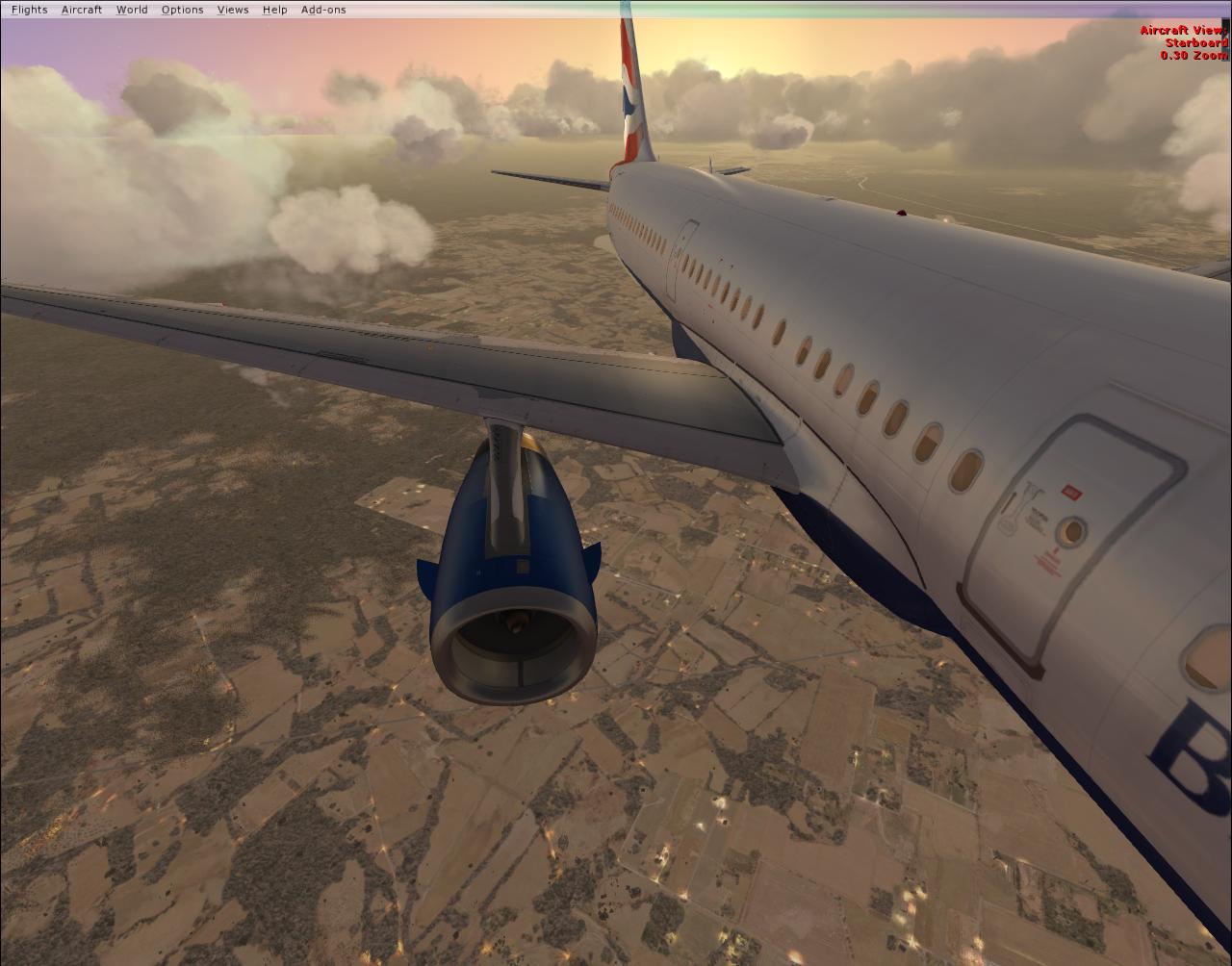1232x966 pixels.
Task: Open the Aircraft menu
Action: pyautogui.click(x=82, y=10)
